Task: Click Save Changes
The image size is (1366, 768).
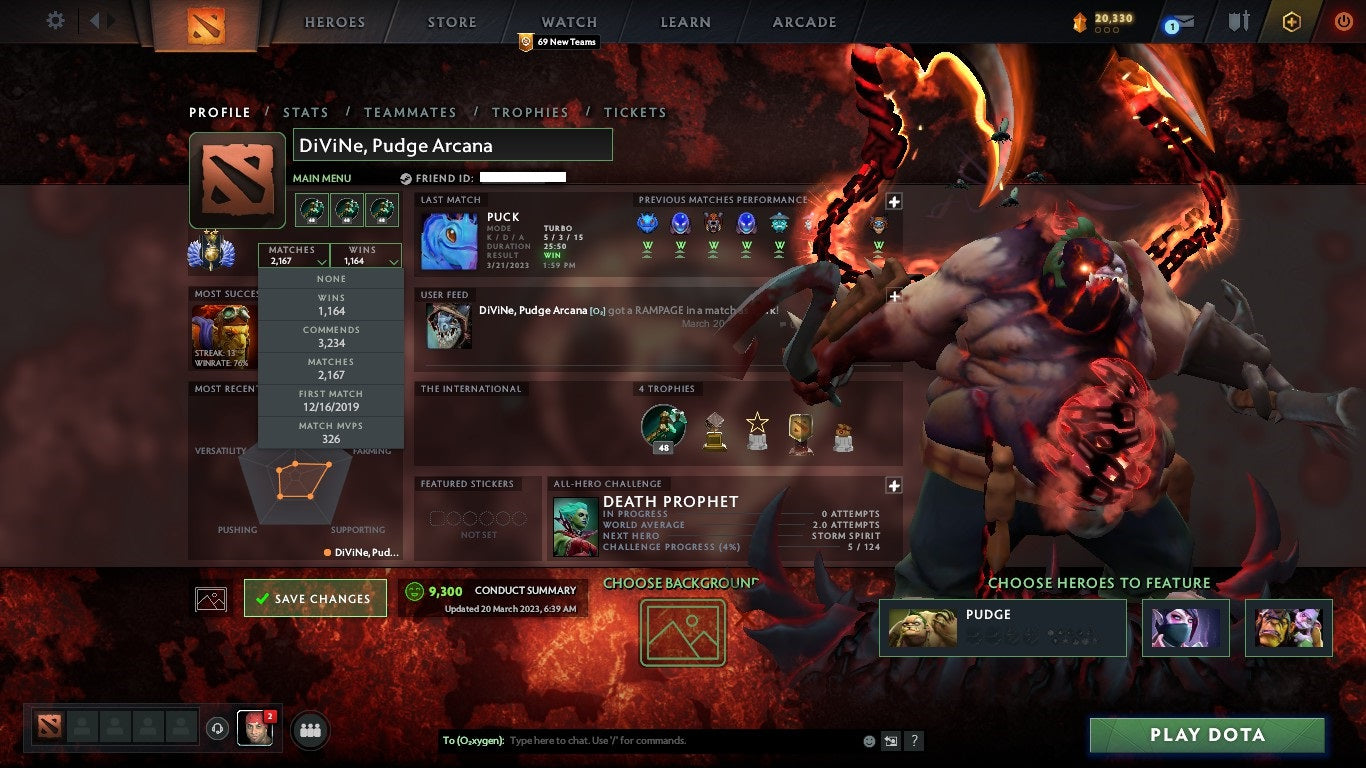Action: pos(315,597)
